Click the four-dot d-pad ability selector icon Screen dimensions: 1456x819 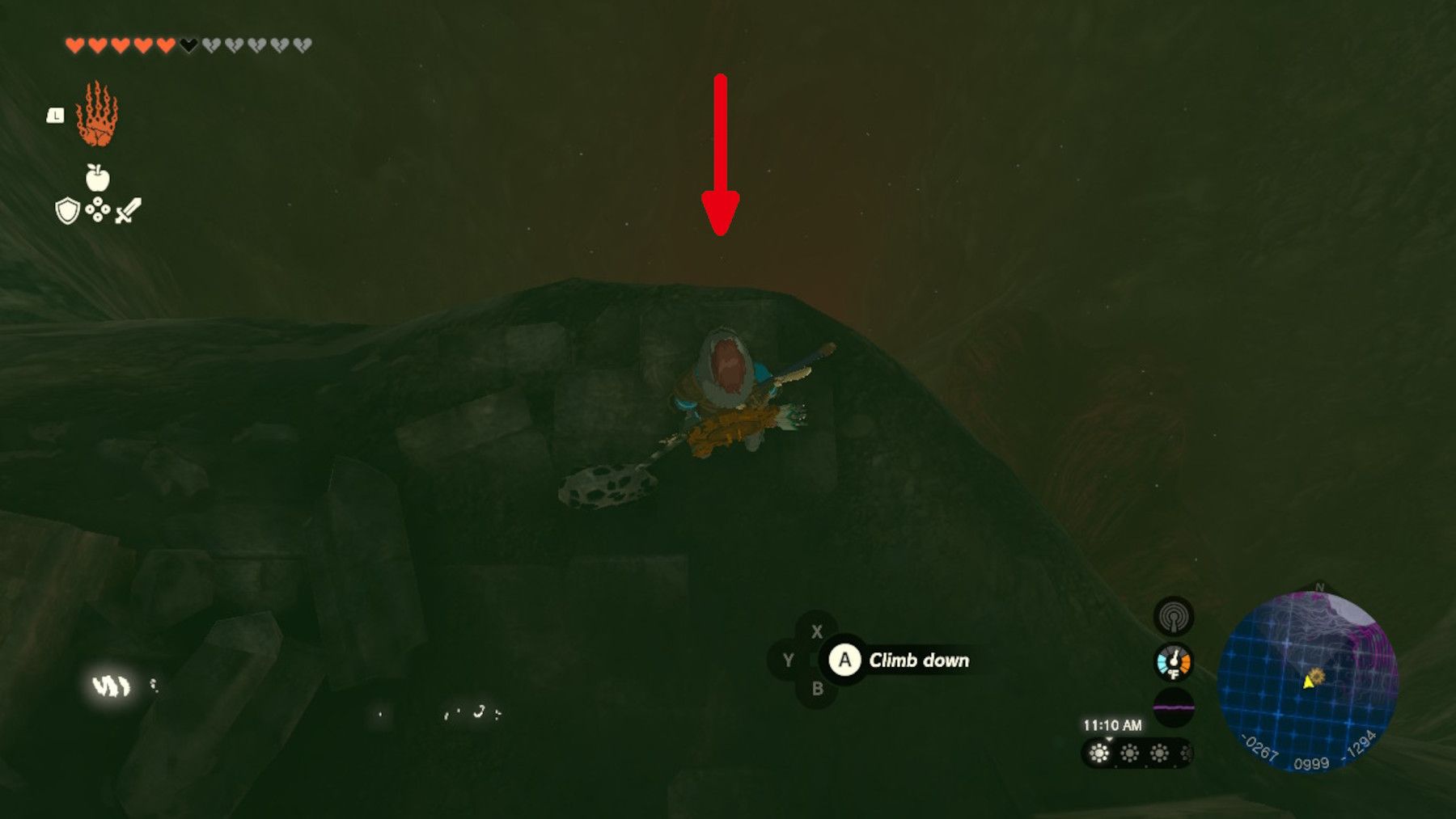[98, 209]
